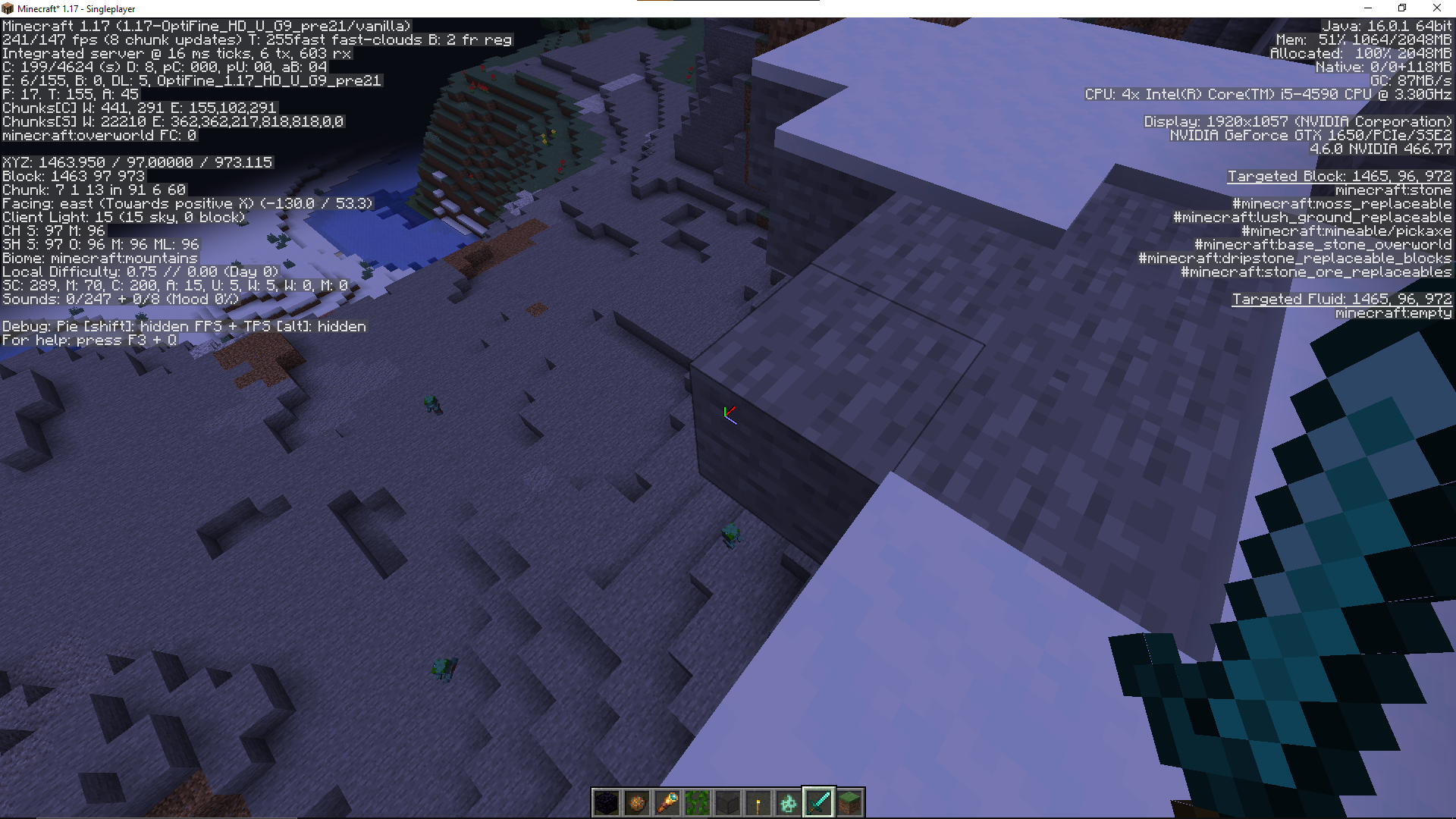Select the spyglass in the hotbar
1456x819 pixels.
[x=667, y=802]
